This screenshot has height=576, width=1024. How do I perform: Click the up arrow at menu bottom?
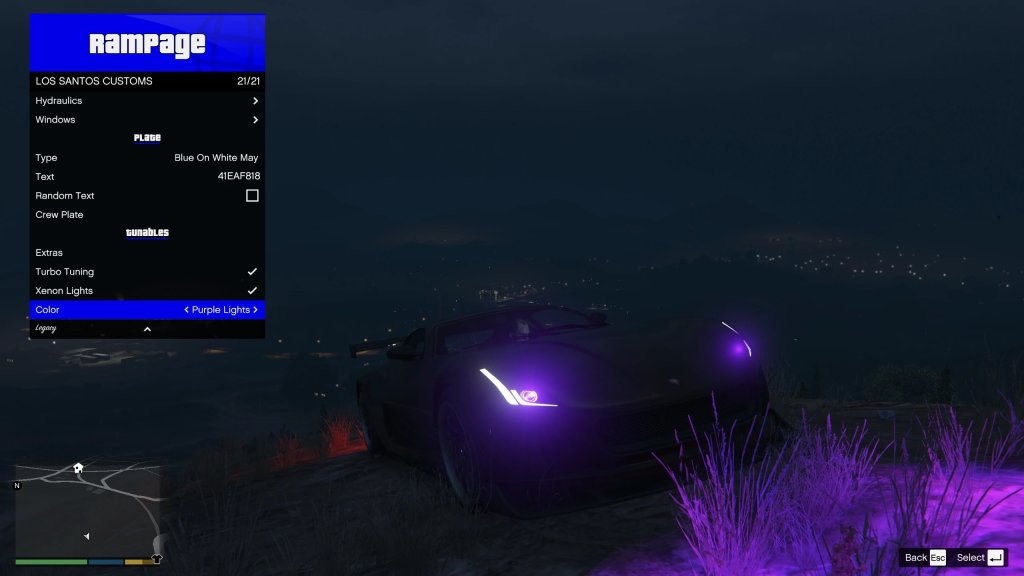click(147, 329)
